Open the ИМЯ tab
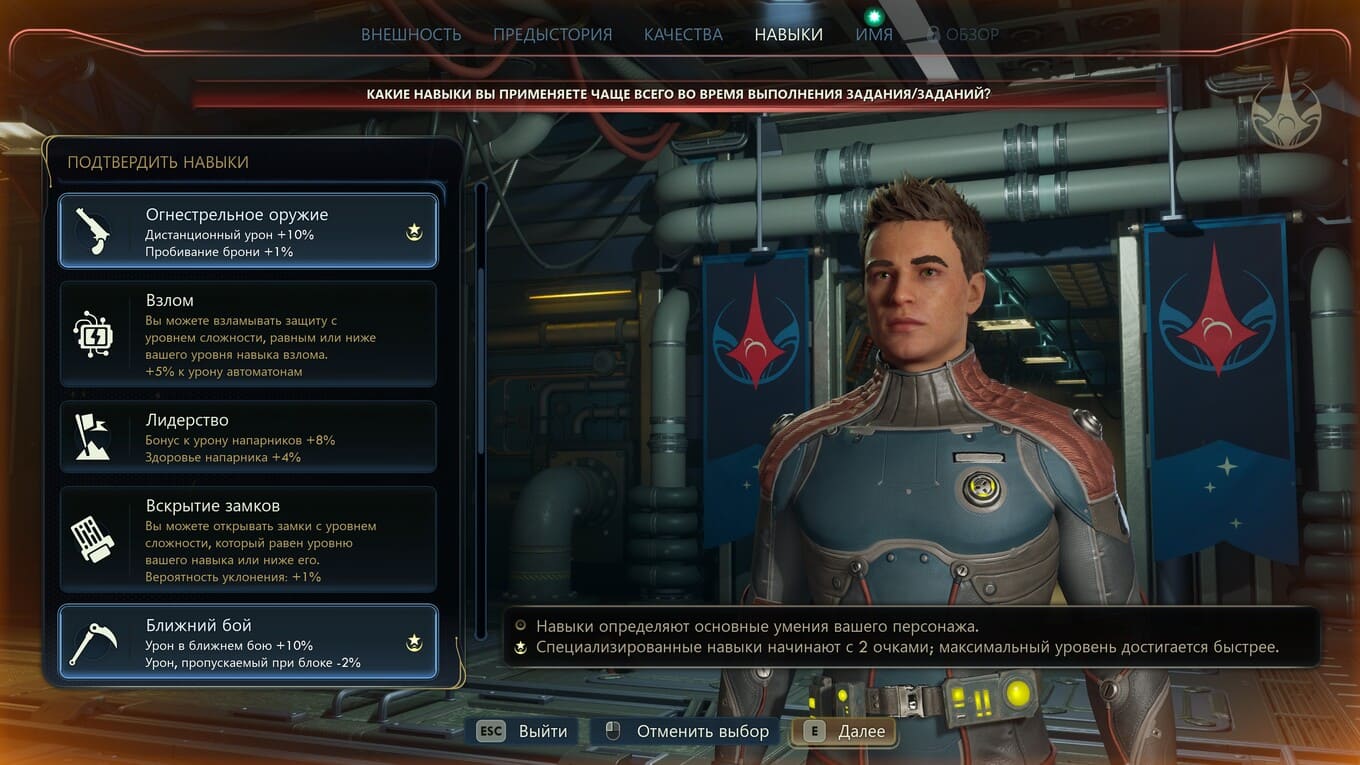1360x765 pixels. coord(874,34)
